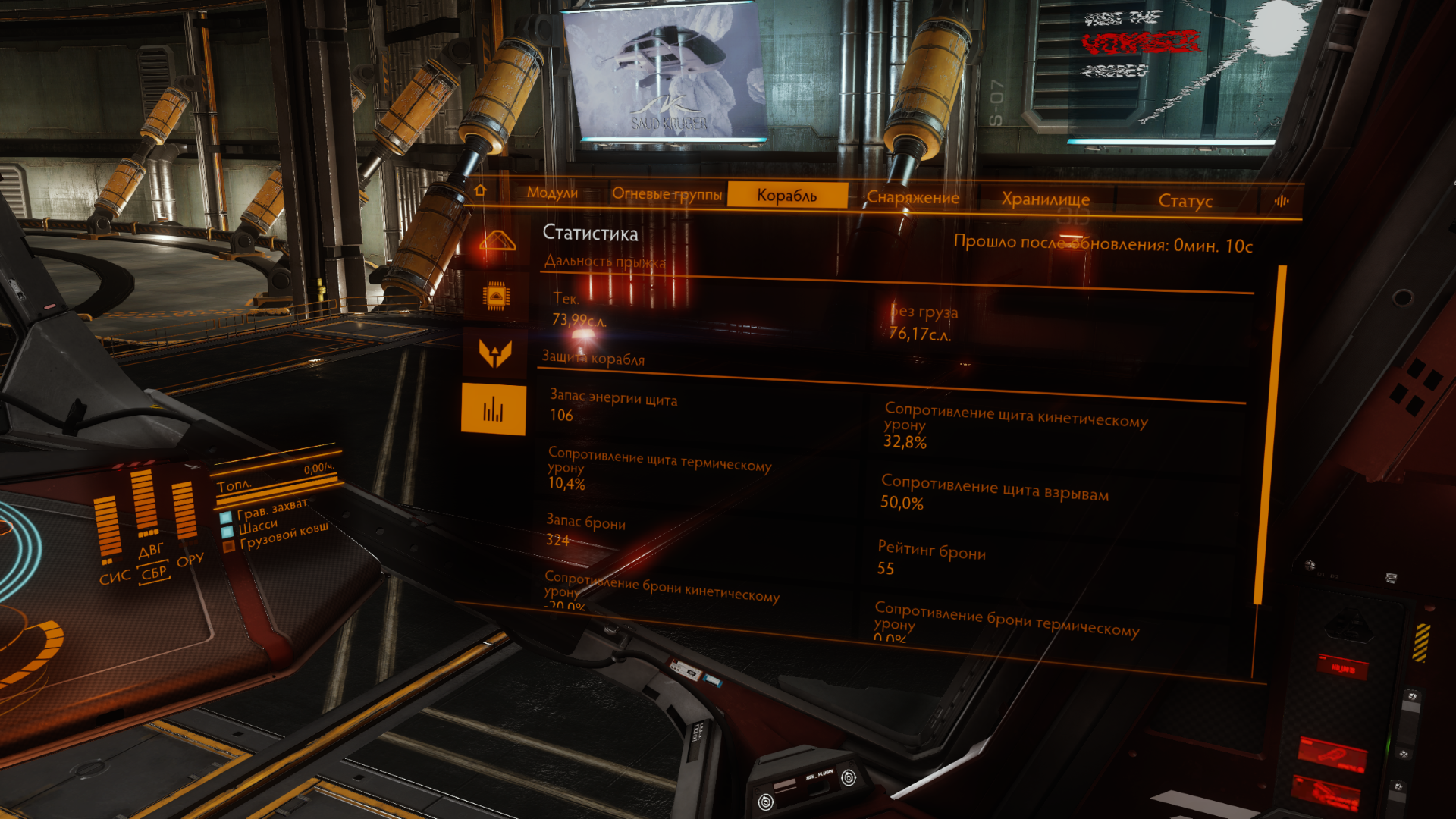Switch to the Огневые группы tab
The height and width of the screenshot is (819, 1456).
(x=667, y=194)
